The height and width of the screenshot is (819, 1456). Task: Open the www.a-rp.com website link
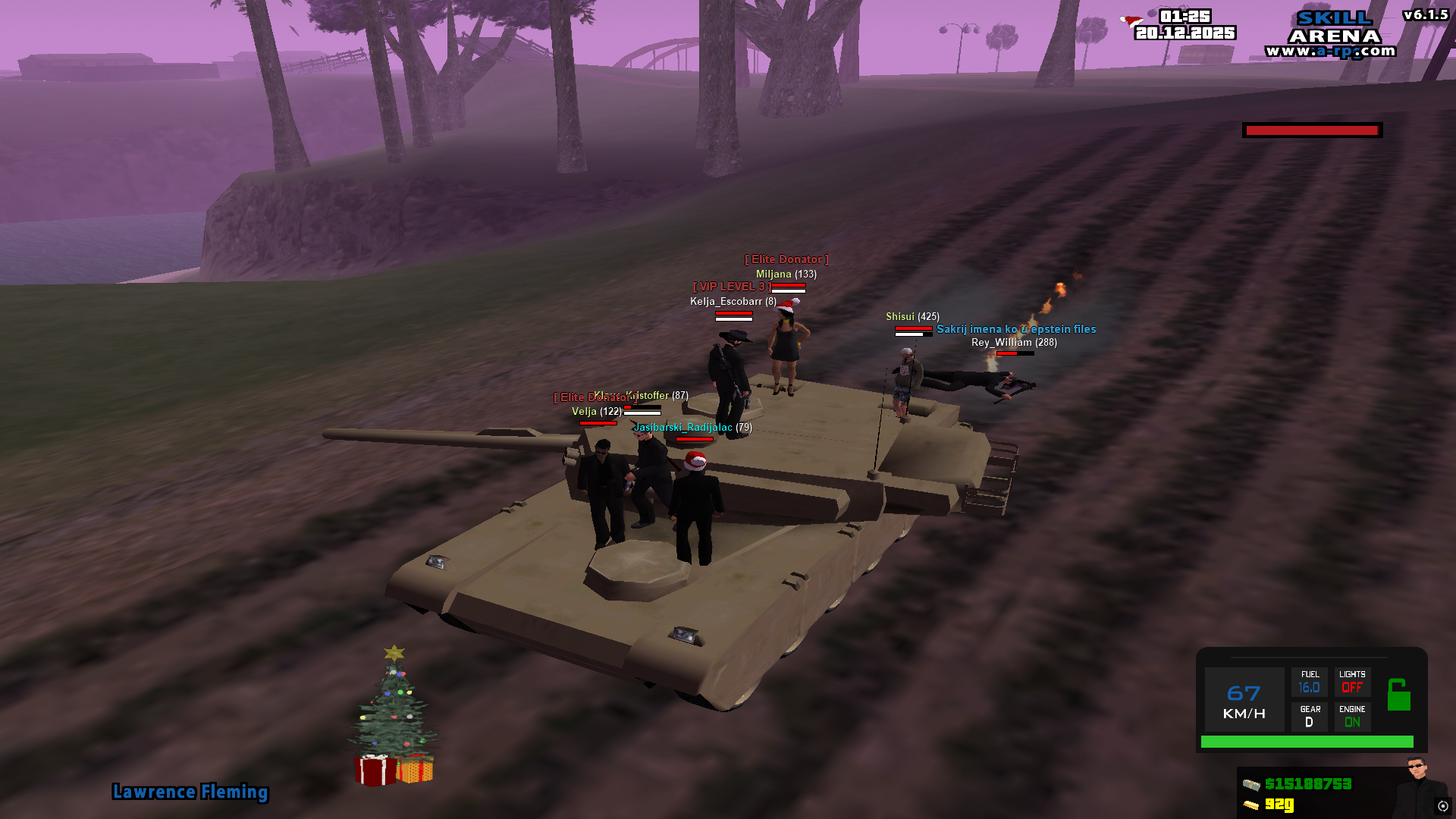1331,49
